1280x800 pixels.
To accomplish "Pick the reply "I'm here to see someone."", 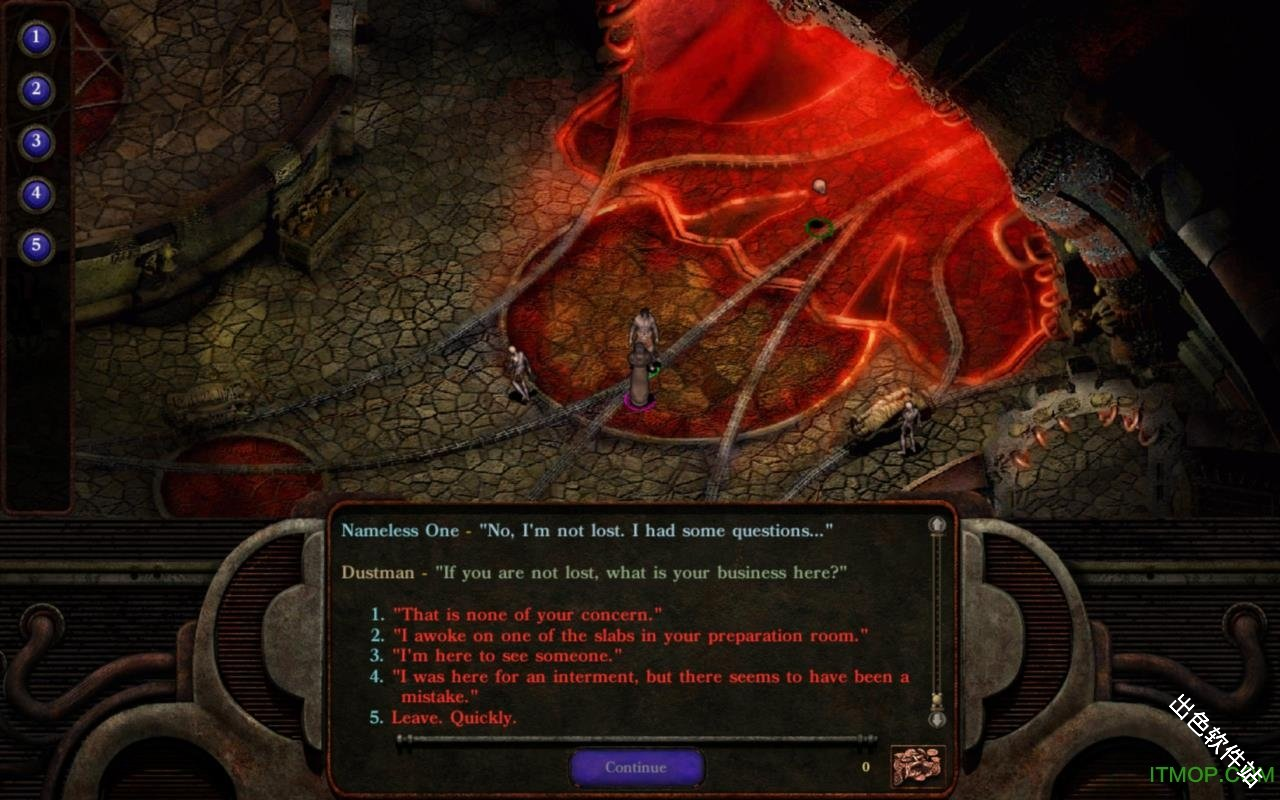I will click(507, 656).
